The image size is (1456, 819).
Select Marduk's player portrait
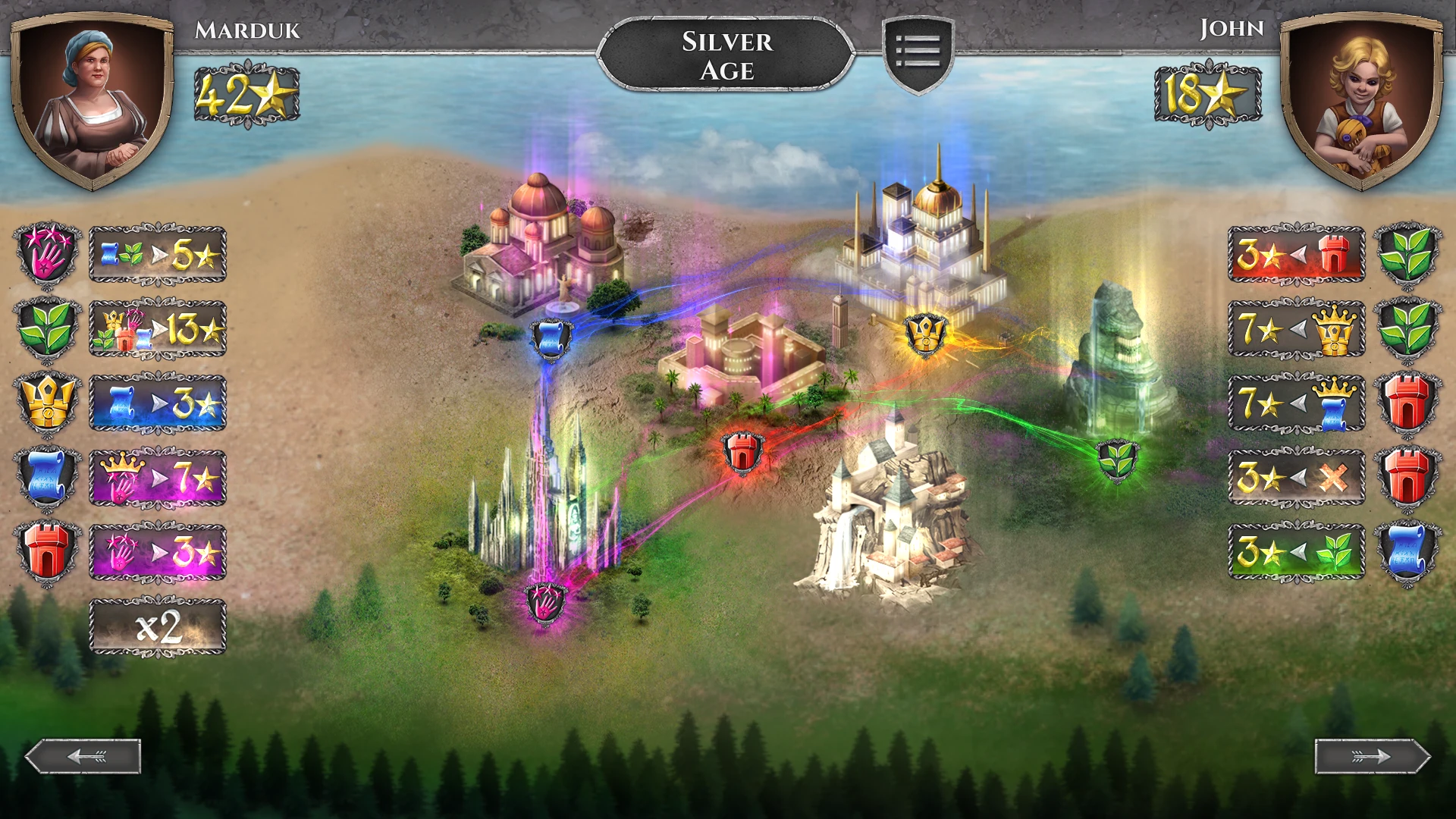93,99
